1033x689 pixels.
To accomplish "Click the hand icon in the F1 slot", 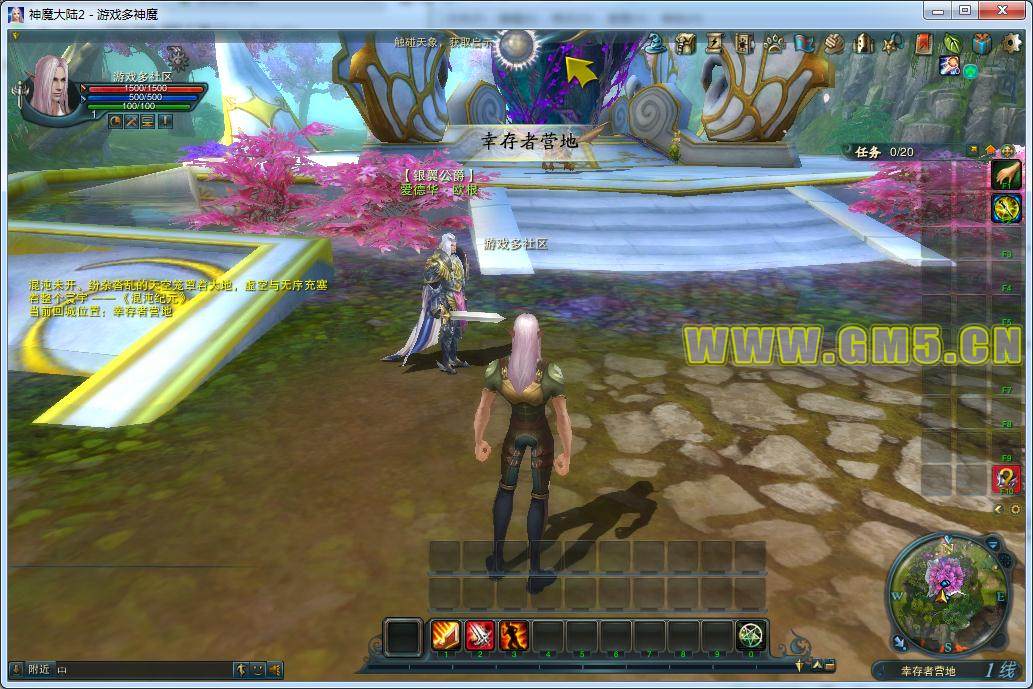I will [1006, 174].
